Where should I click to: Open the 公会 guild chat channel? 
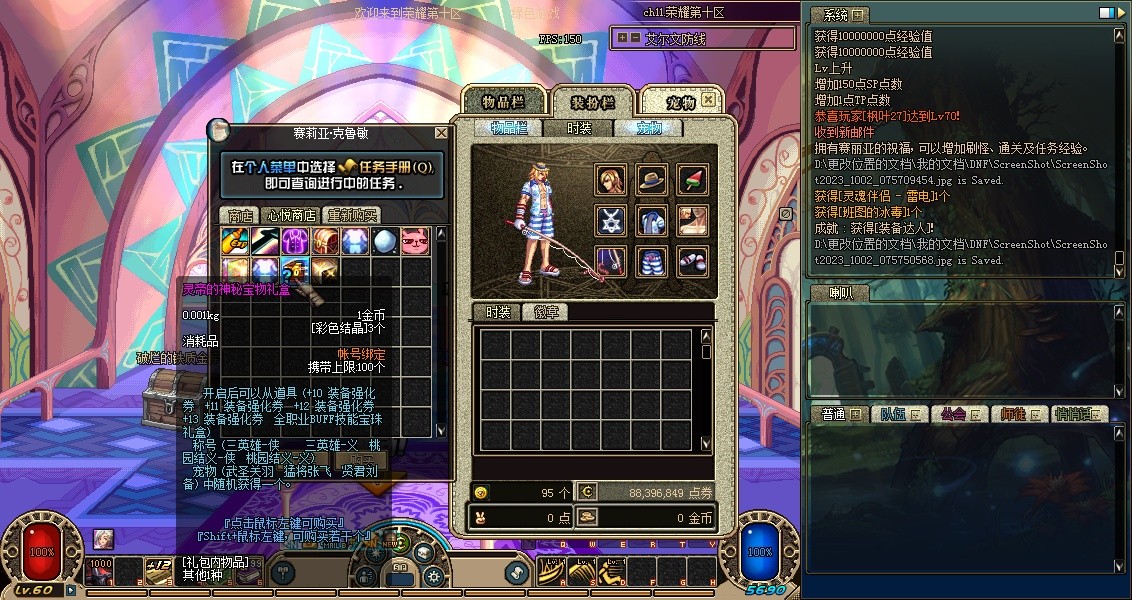tap(952, 414)
